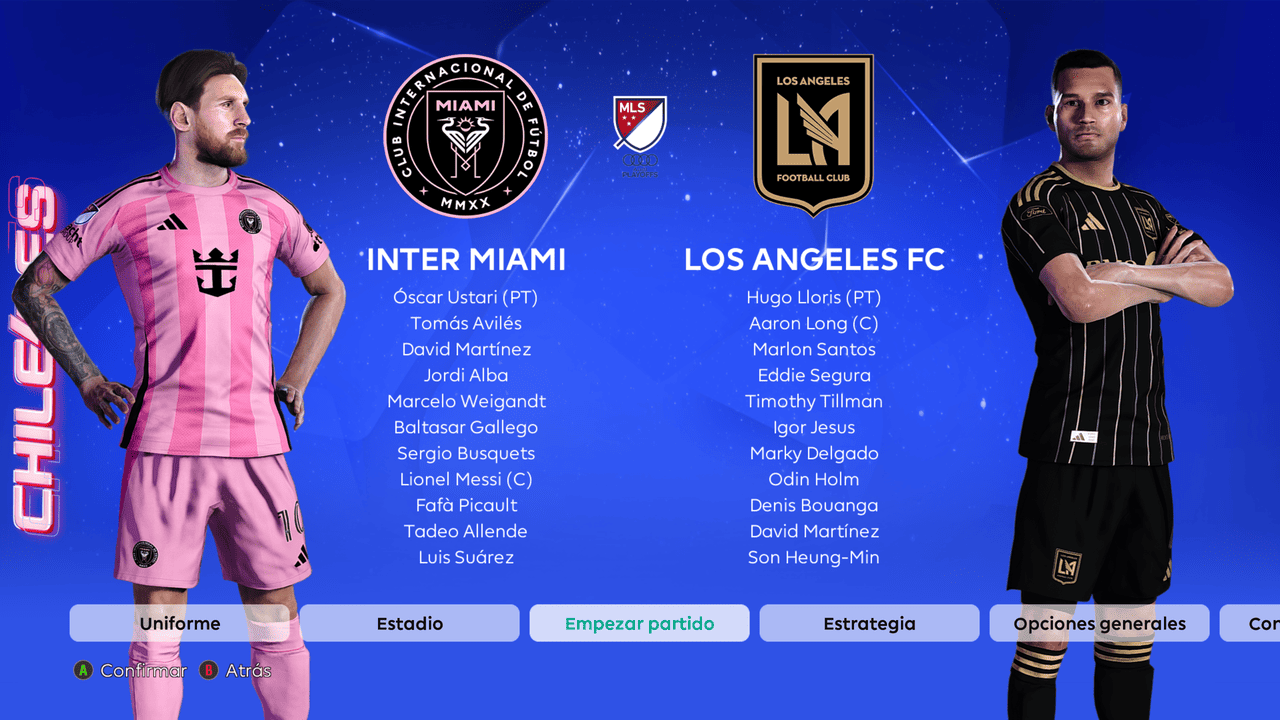Open the Estrategia menu
The image size is (1280, 720).
tap(869, 623)
